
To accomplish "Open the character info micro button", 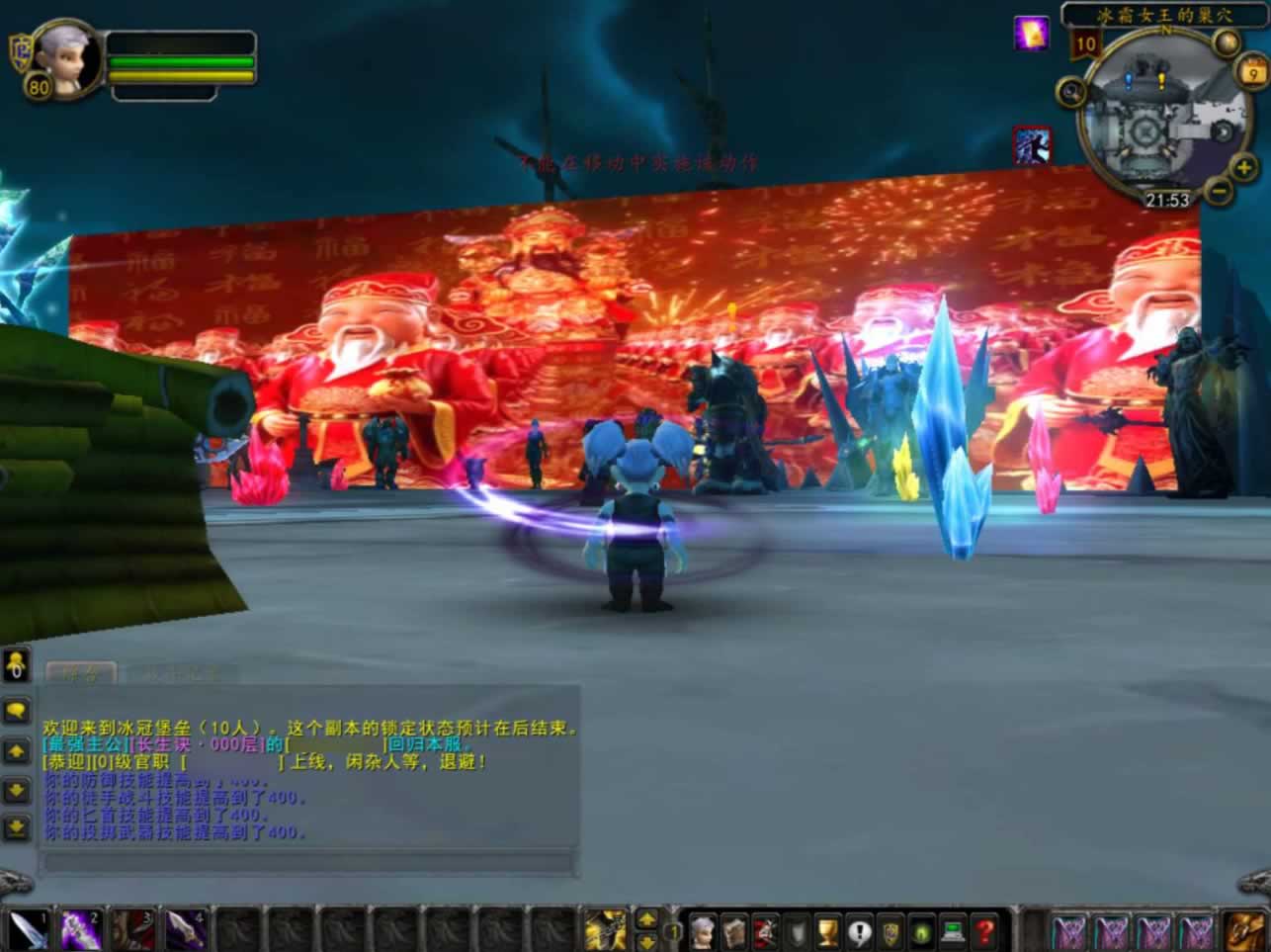I will point(702,930).
